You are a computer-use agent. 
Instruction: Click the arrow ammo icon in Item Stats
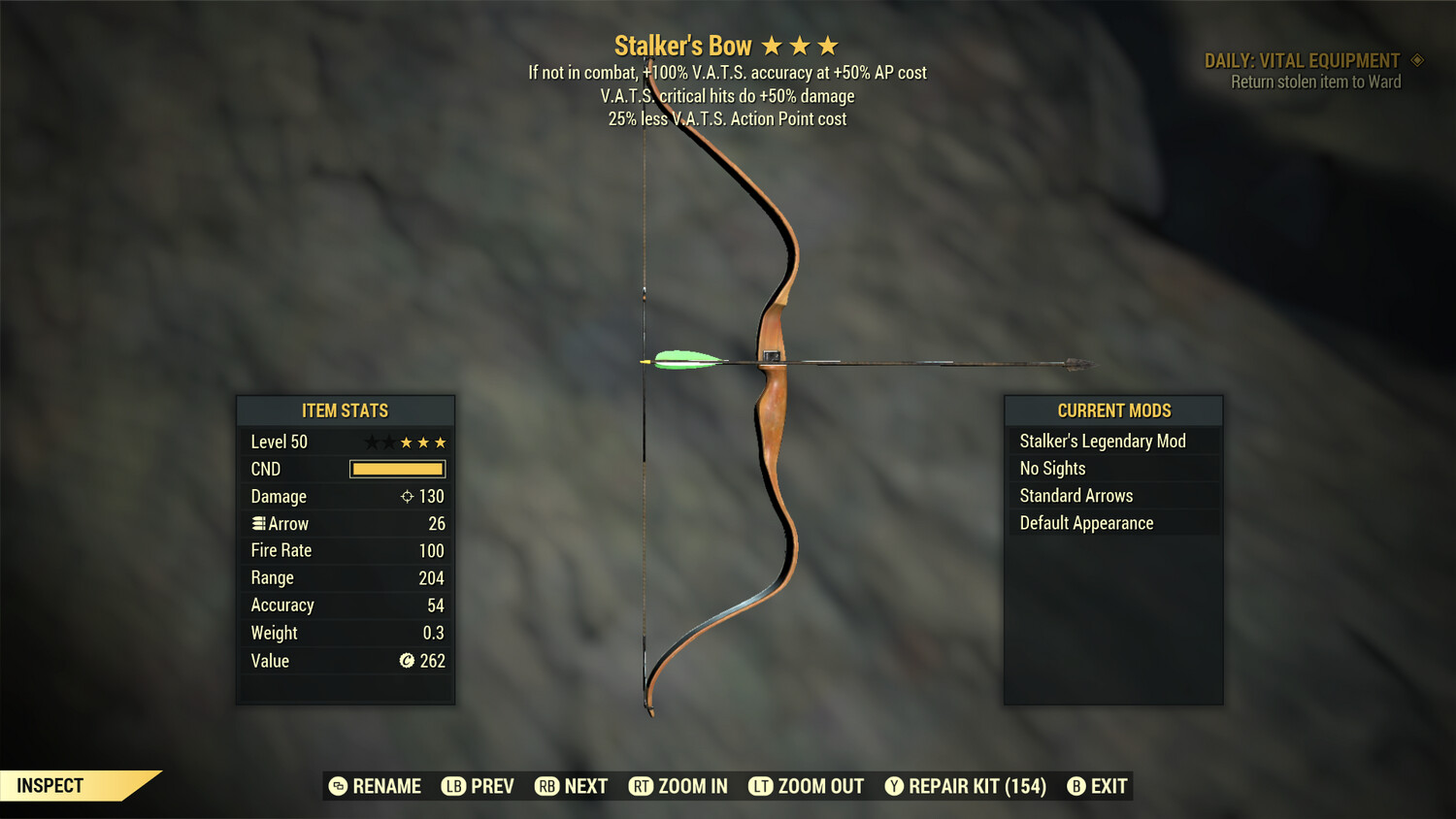pyautogui.click(x=257, y=523)
